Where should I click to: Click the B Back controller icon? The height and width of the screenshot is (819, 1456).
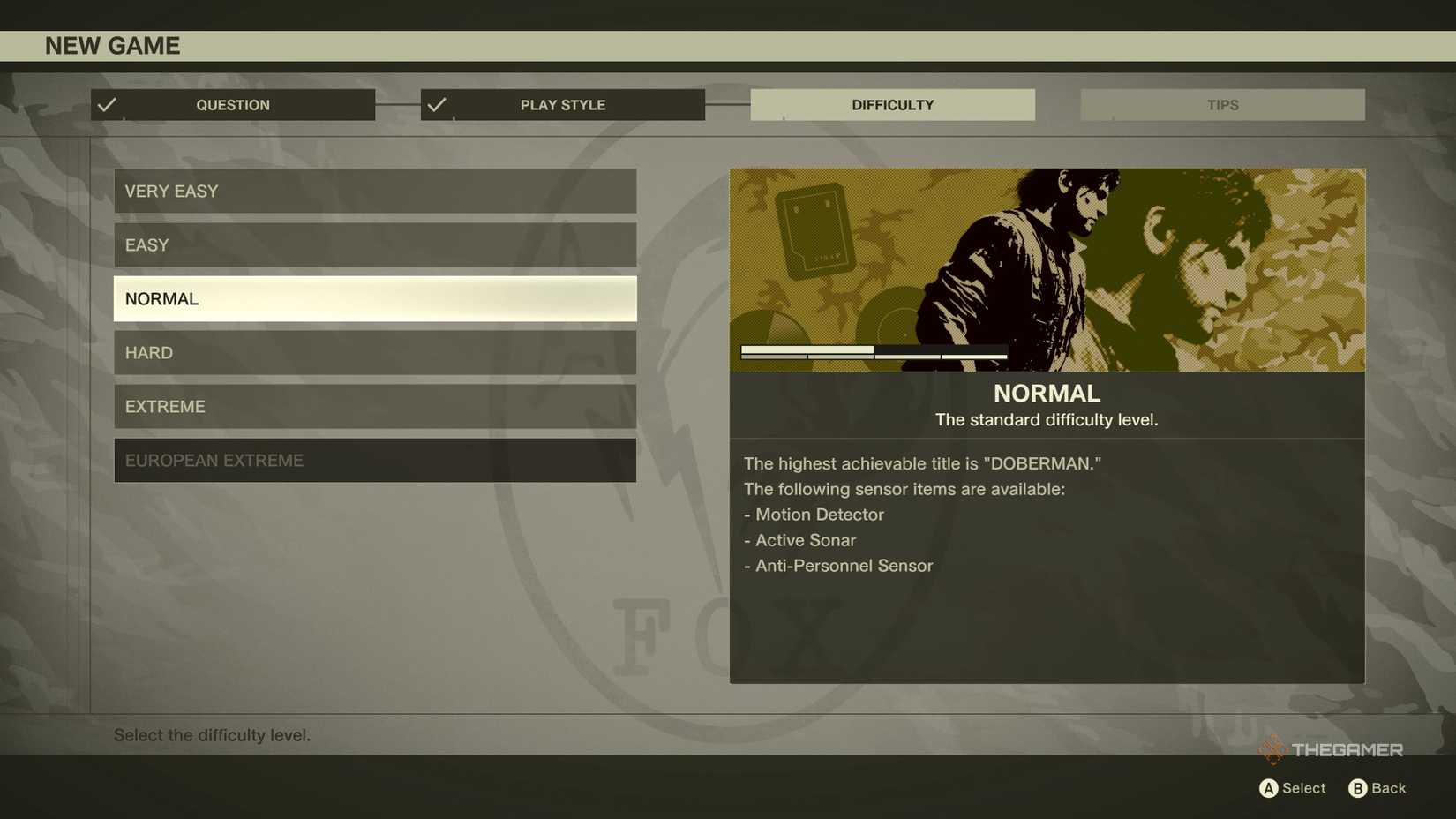click(x=1359, y=788)
